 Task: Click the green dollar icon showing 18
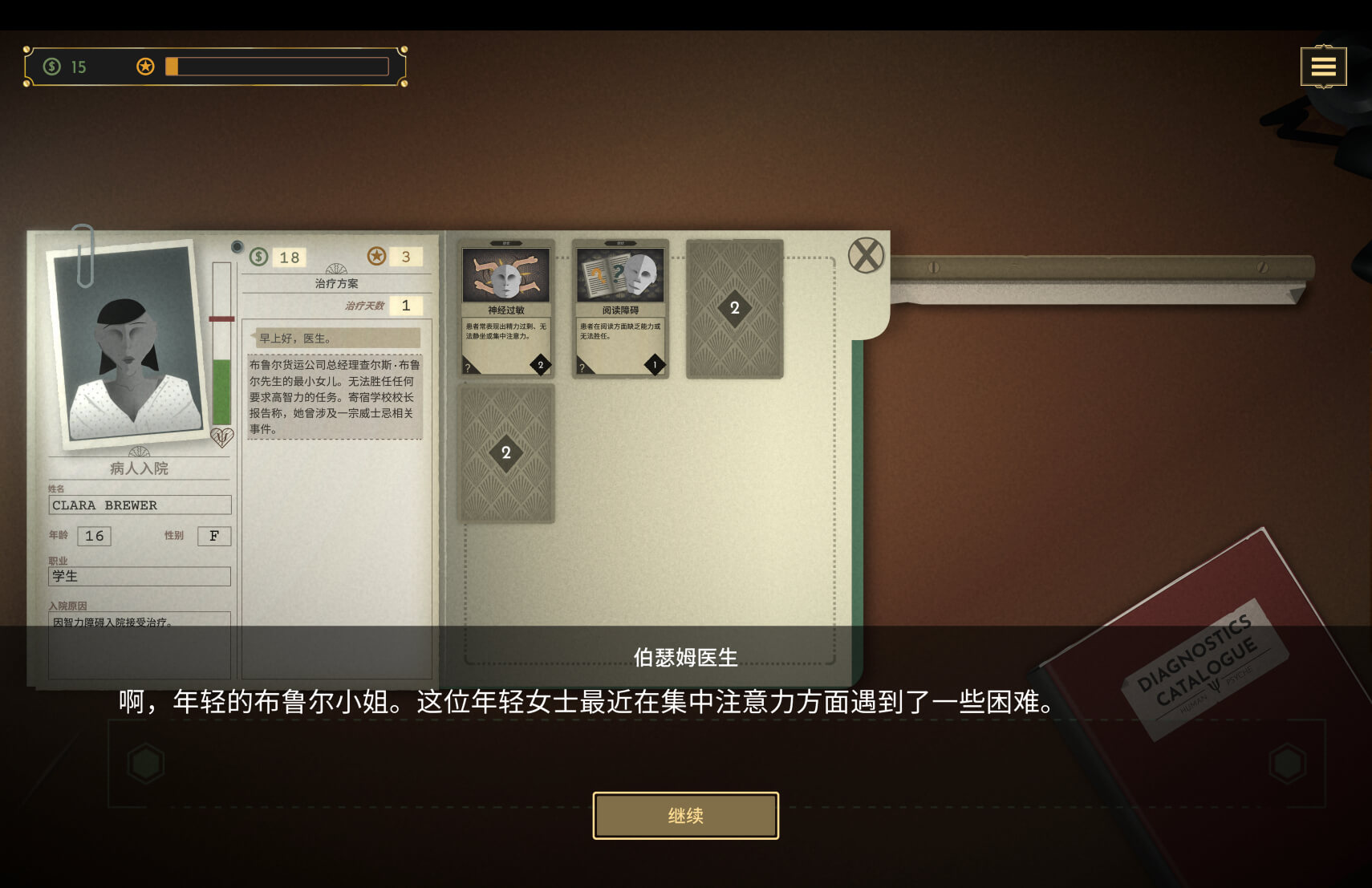click(x=258, y=257)
